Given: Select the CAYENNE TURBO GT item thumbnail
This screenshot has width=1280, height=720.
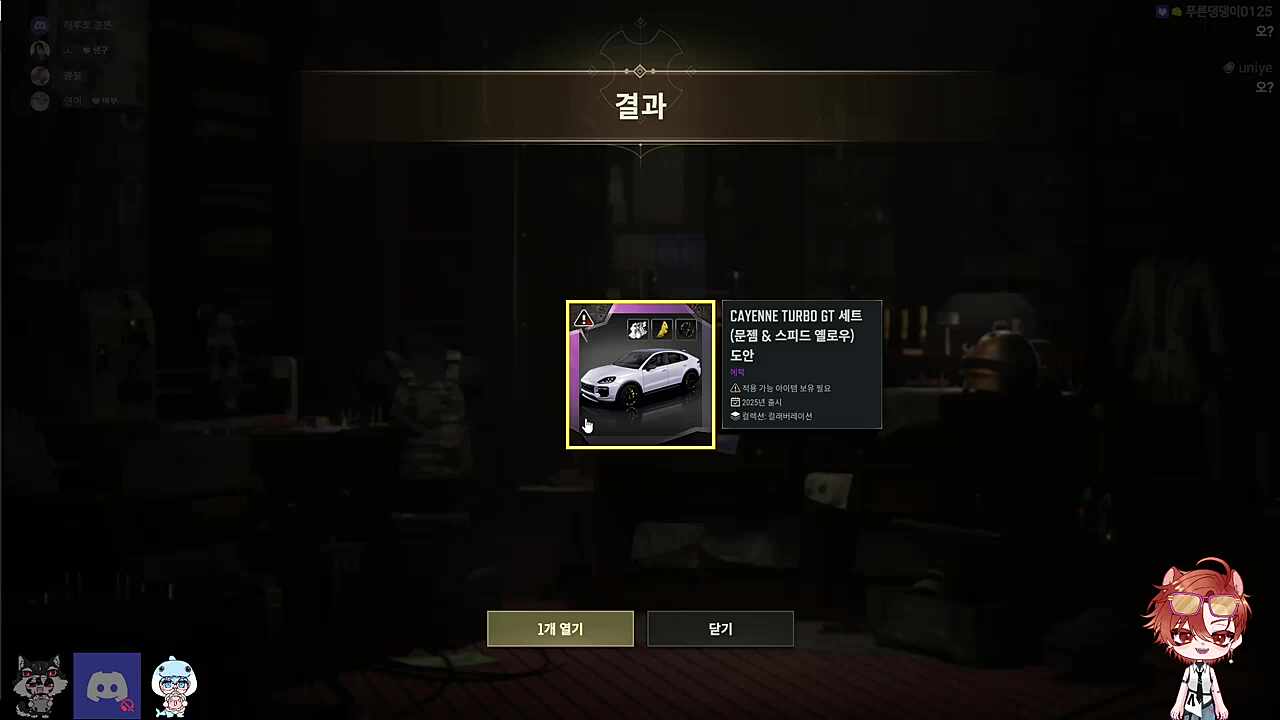Looking at the screenshot, I should [x=640, y=375].
